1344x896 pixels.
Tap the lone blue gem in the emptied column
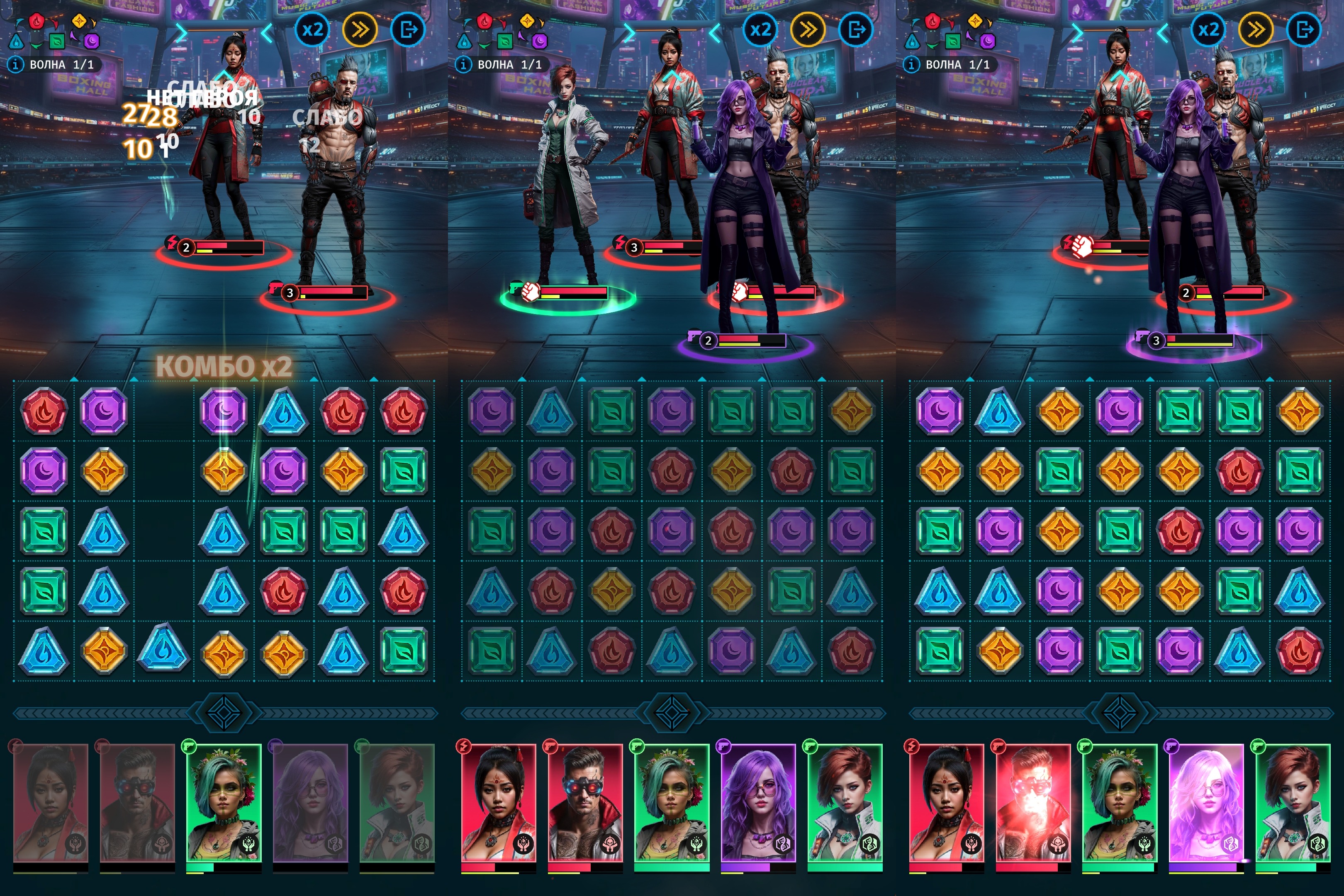tap(163, 649)
